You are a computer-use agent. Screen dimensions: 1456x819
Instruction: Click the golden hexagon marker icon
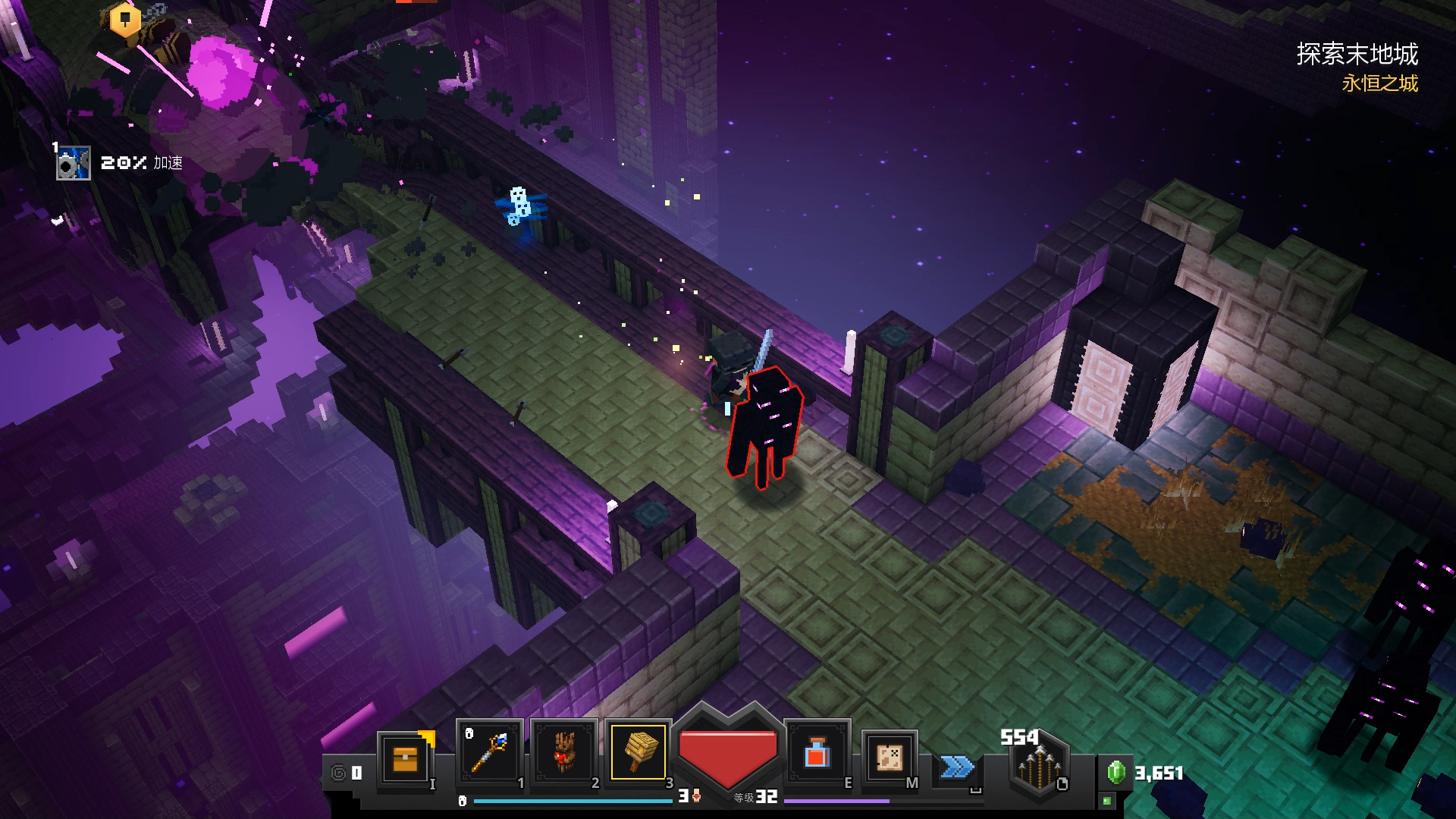pyautogui.click(x=125, y=20)
